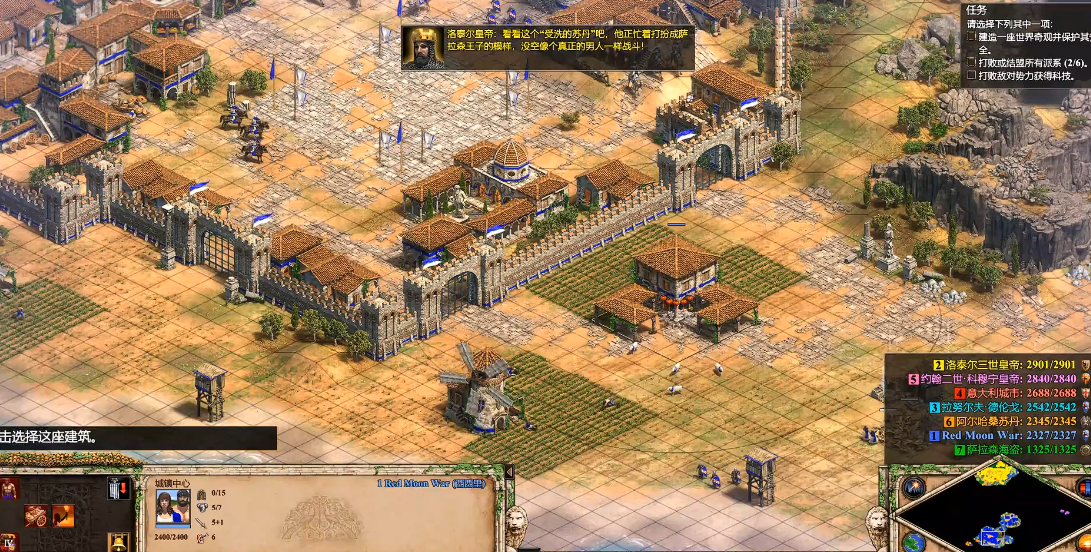Click the globe button at minimap's lower left

coord(912,541)
